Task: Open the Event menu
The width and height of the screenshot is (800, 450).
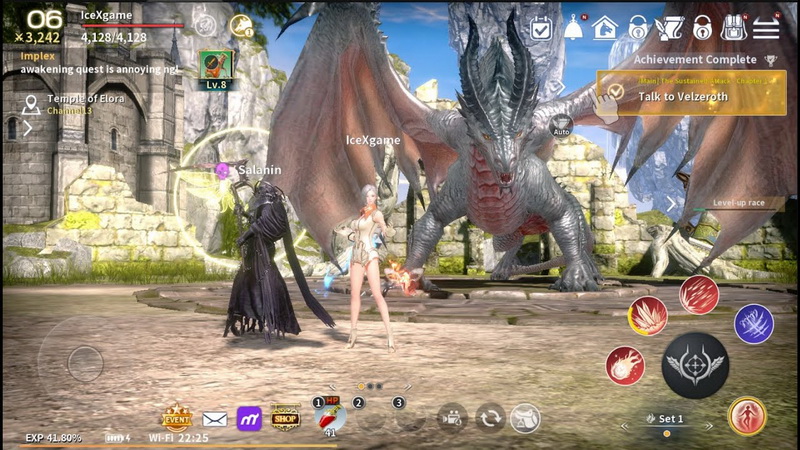Action: click(177, 417)
